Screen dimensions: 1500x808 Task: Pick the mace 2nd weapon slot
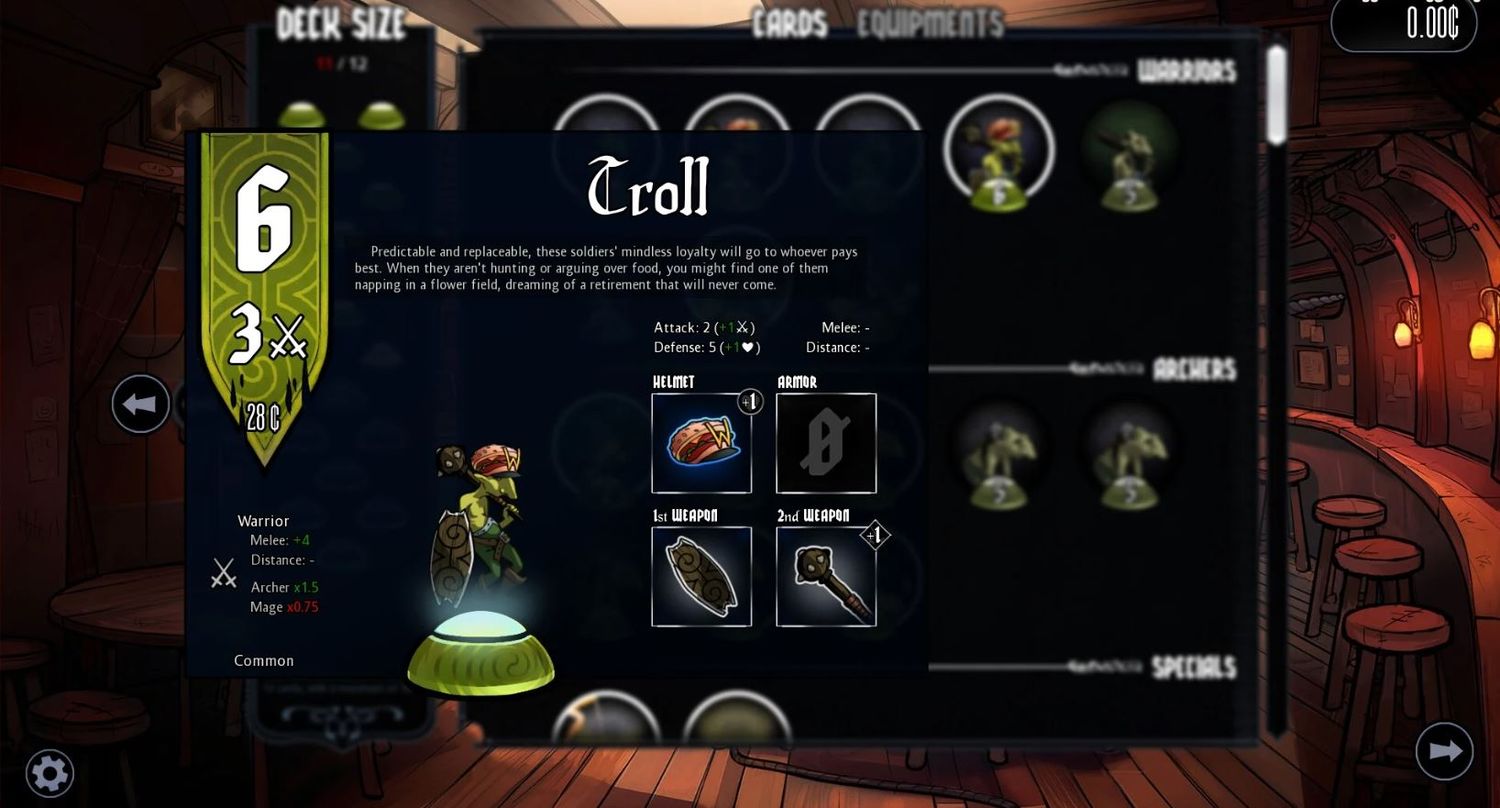(x=826, y=576)
